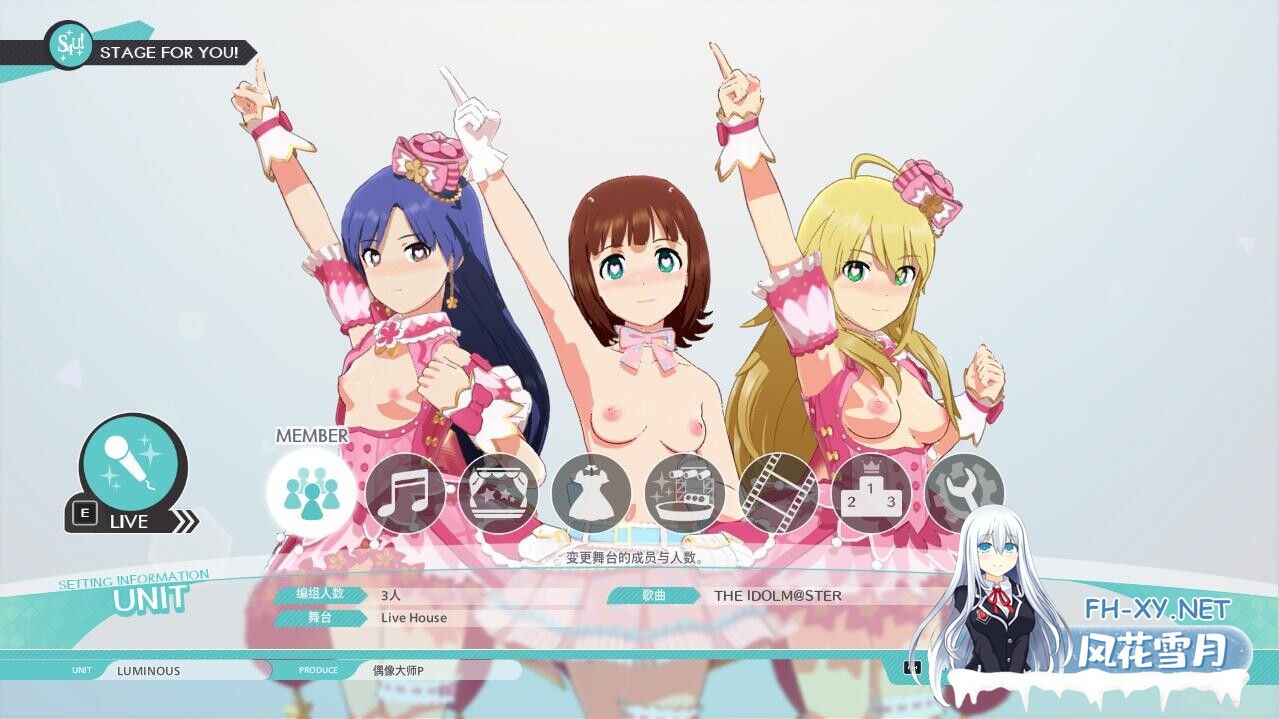Show the ranking podium icon
The width and height of the screenshot is (1279, 719).
pos(871,493)
